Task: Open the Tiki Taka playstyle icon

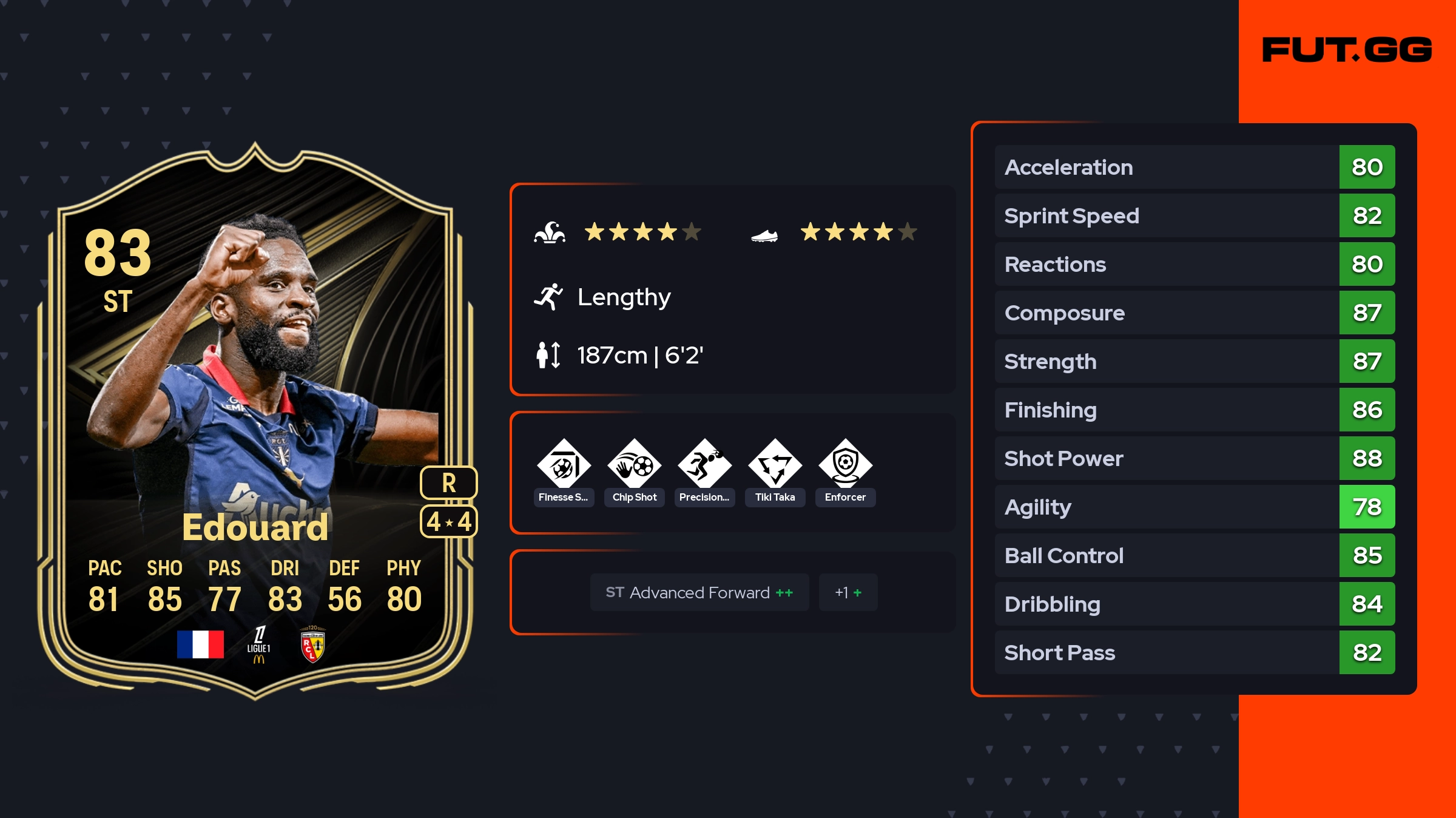Action: tap(775, 465)
